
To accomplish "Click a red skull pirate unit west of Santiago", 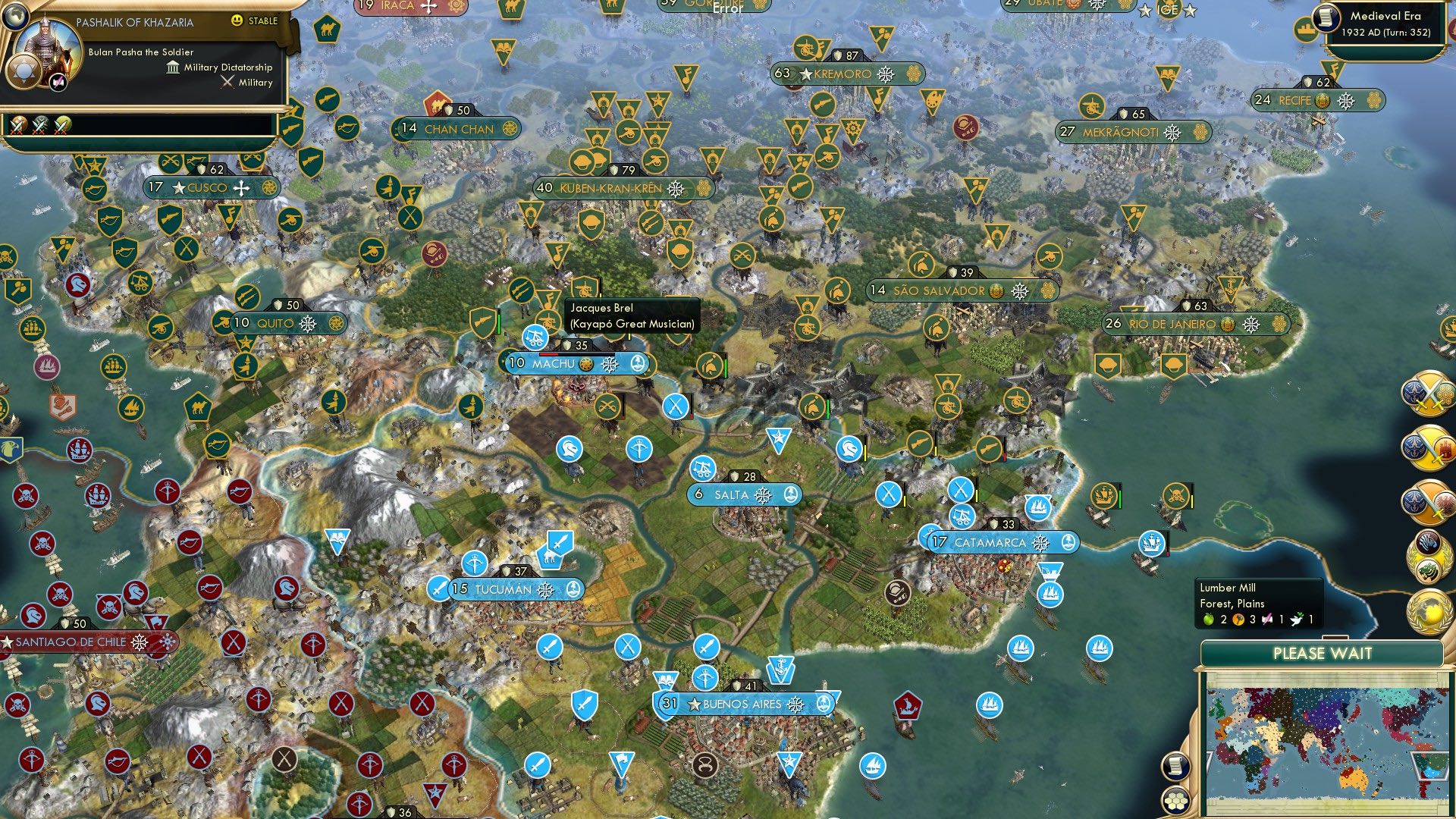I will pos(43,543).
